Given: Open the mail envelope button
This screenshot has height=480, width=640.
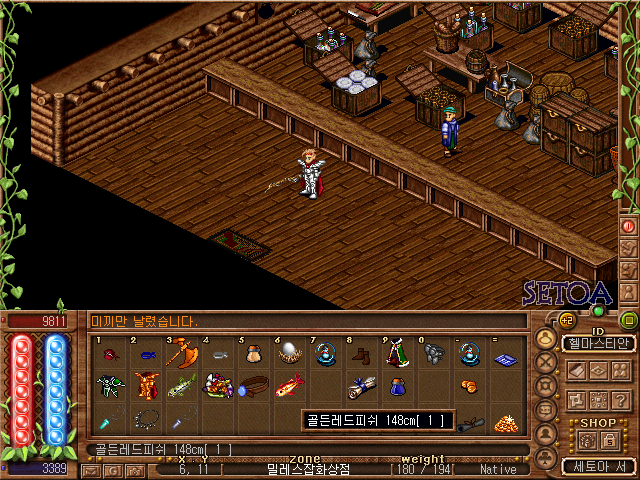Looking at the screenshot, I should tap(90, 469).
